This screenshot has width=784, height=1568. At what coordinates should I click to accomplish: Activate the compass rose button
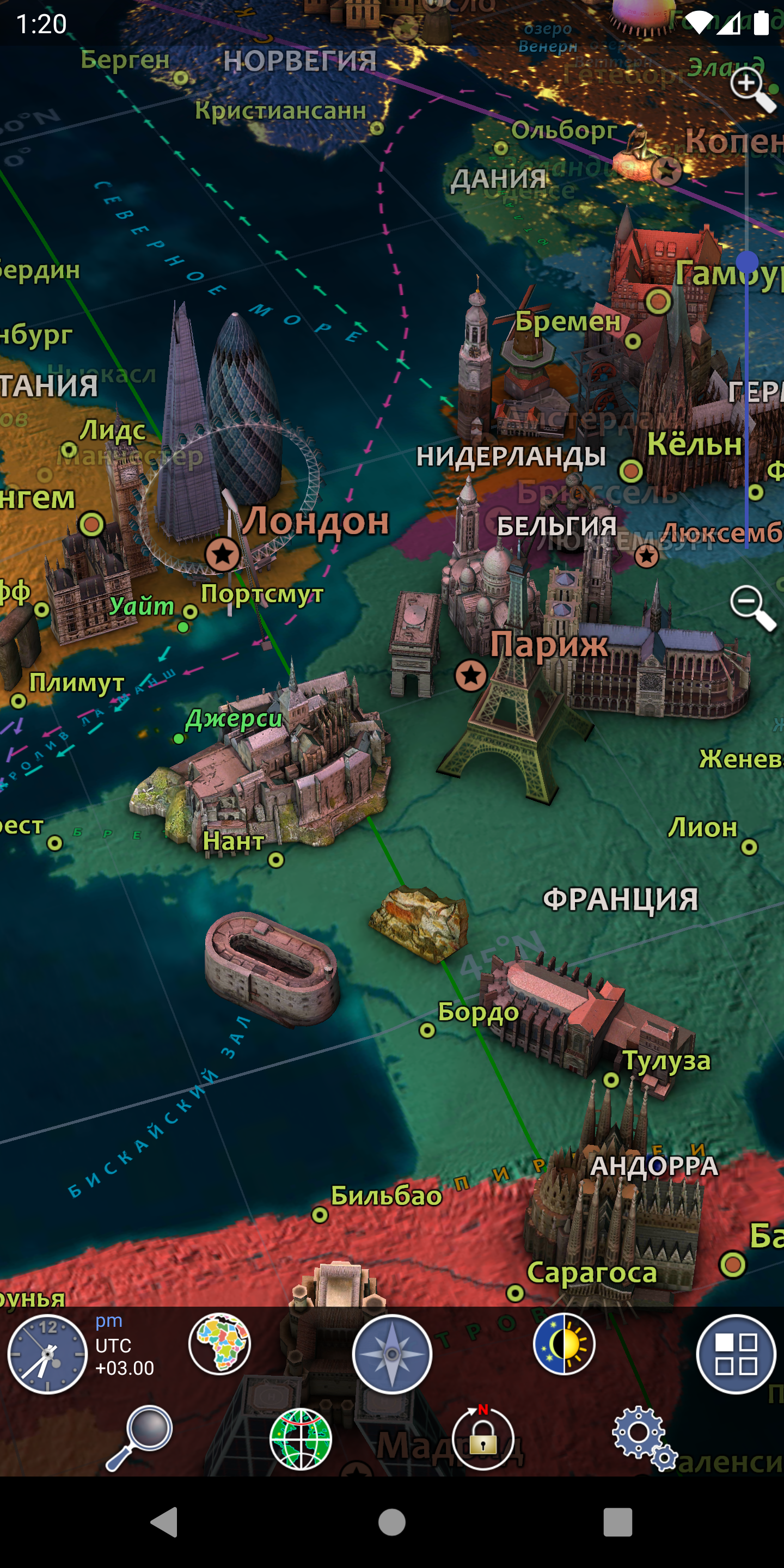(x=392, y=1353)
